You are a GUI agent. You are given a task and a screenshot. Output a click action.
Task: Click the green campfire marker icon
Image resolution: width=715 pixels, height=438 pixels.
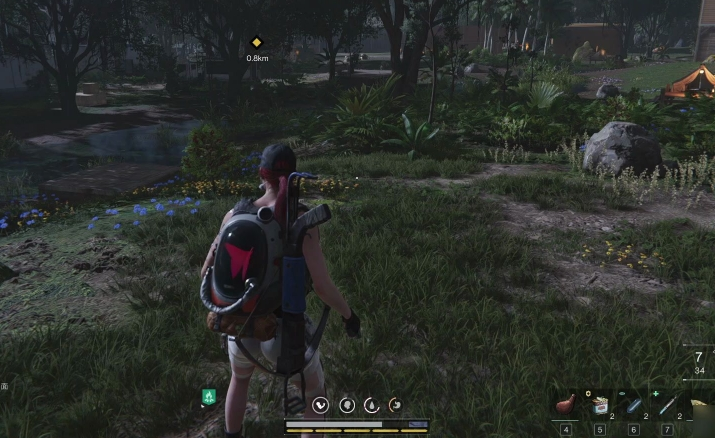(208, 397)
